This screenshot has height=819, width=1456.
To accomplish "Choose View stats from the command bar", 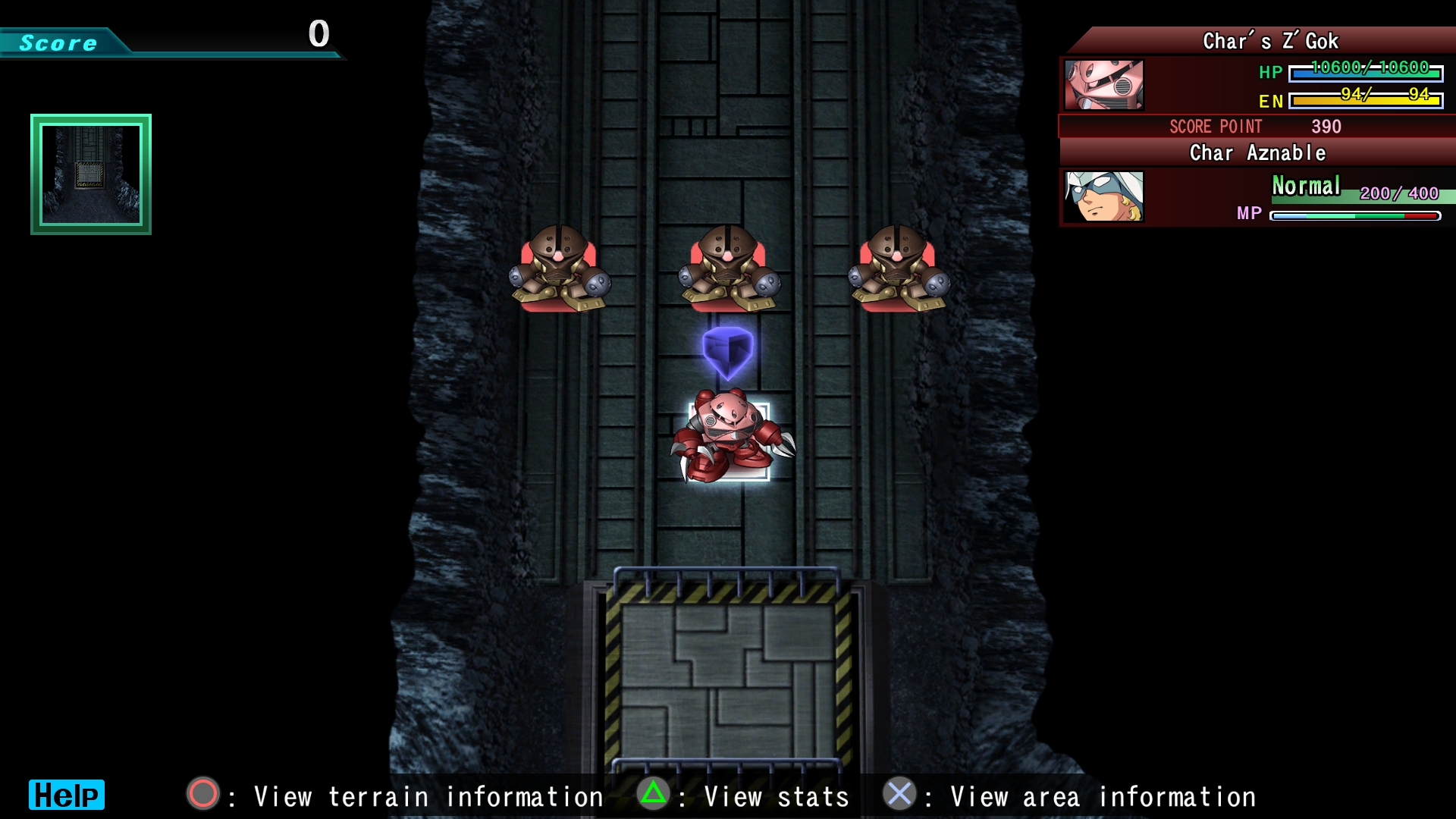I will click(x=770, y=796).
